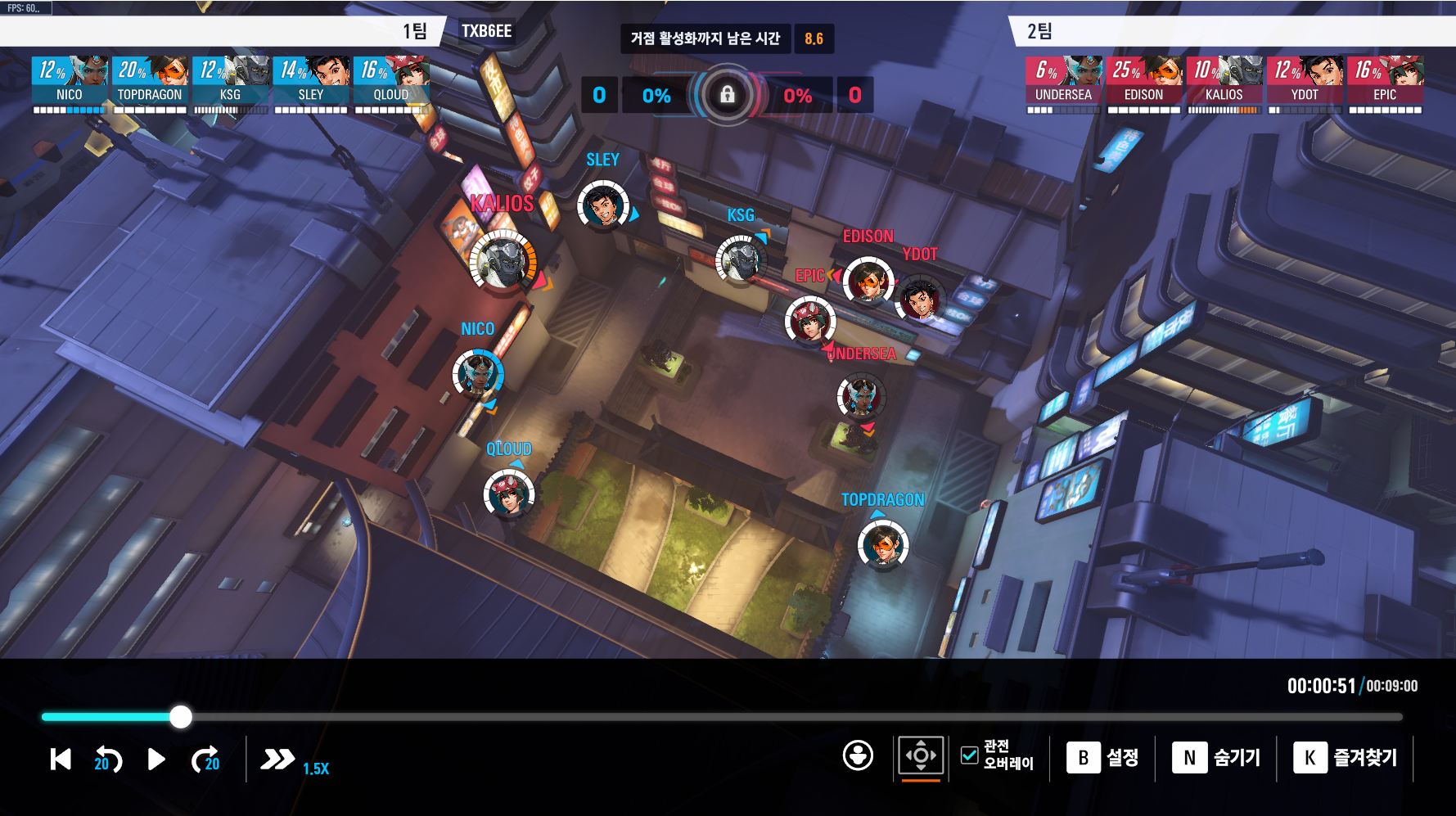Screen dimensions: 1456x816
Task: Rewind the replay 20 seconds
Action: coord(107,760)
